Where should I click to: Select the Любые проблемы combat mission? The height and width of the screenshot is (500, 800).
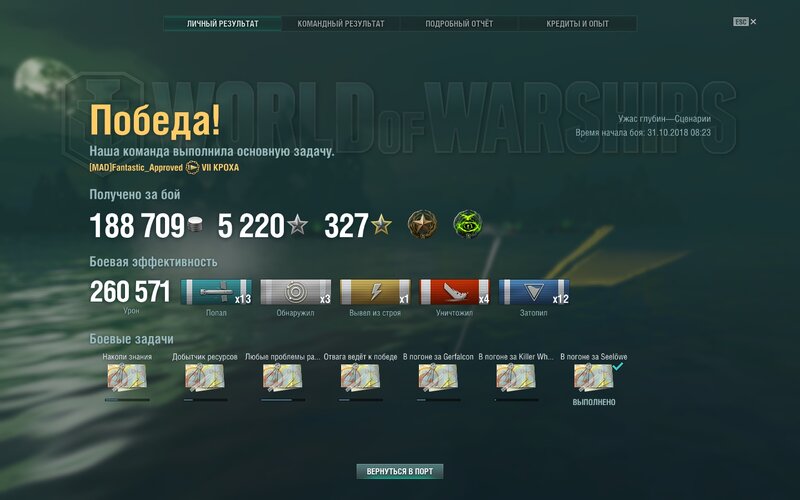pyautogui.click(x=283, y=377)
